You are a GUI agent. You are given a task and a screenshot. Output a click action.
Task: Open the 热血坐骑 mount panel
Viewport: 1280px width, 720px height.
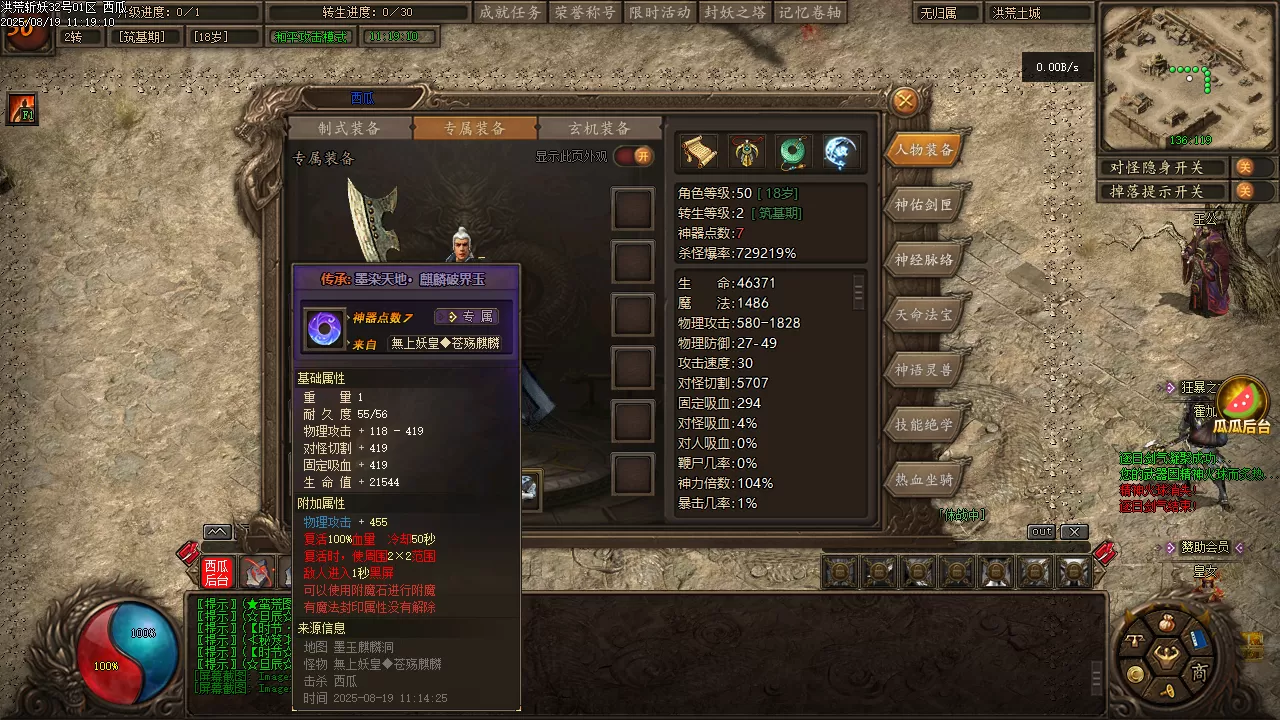924,480
